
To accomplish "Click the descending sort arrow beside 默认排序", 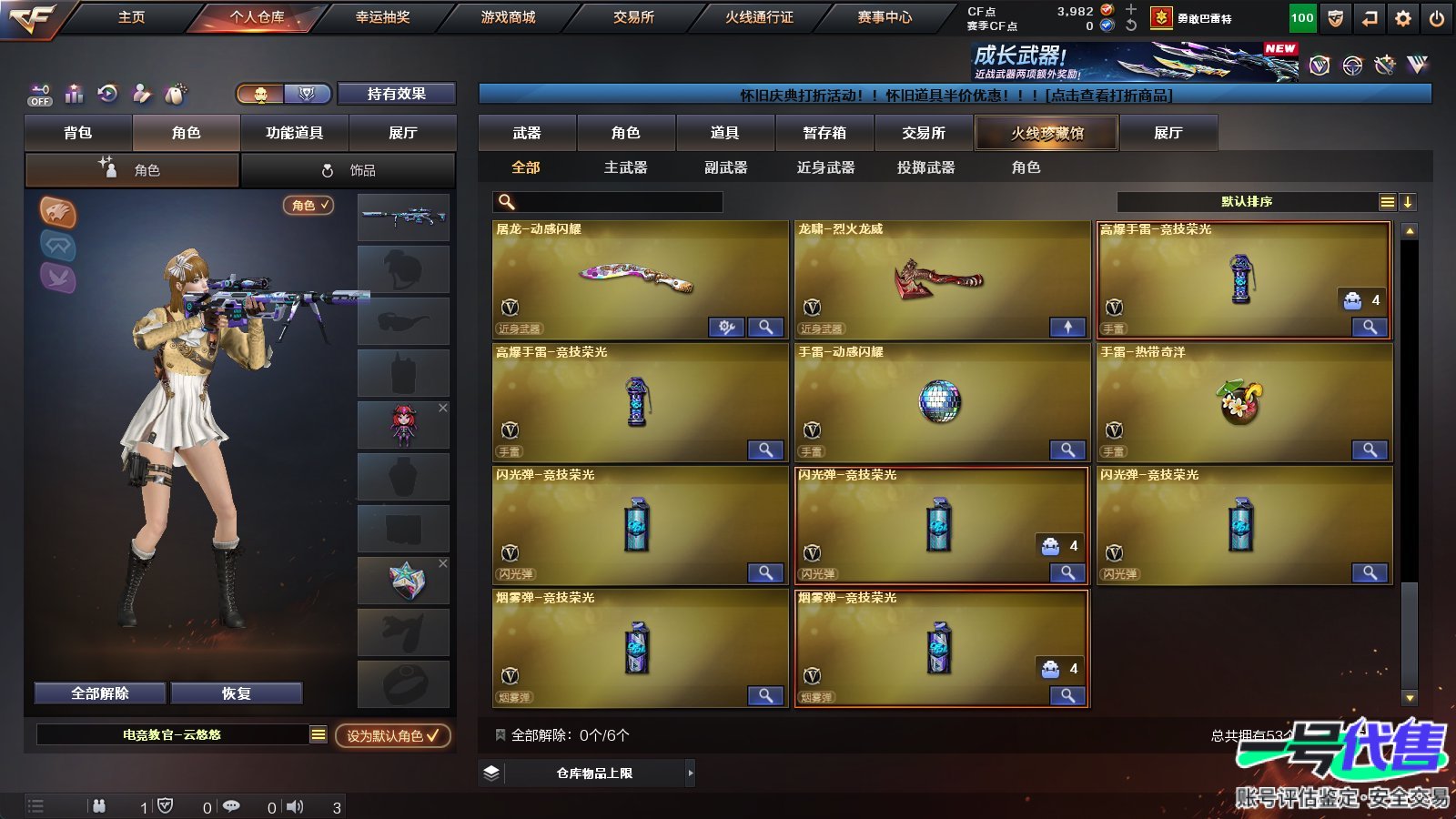I will coord(1408,201).
